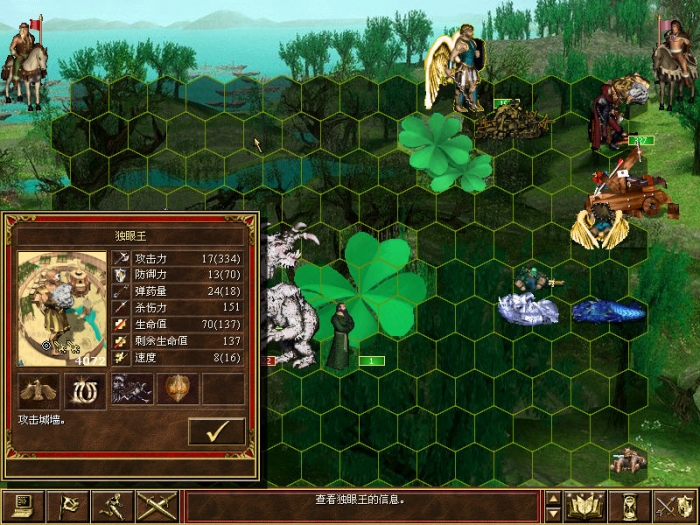
Task: Select the skeleton spell effect icon
Action: point(131,390)
